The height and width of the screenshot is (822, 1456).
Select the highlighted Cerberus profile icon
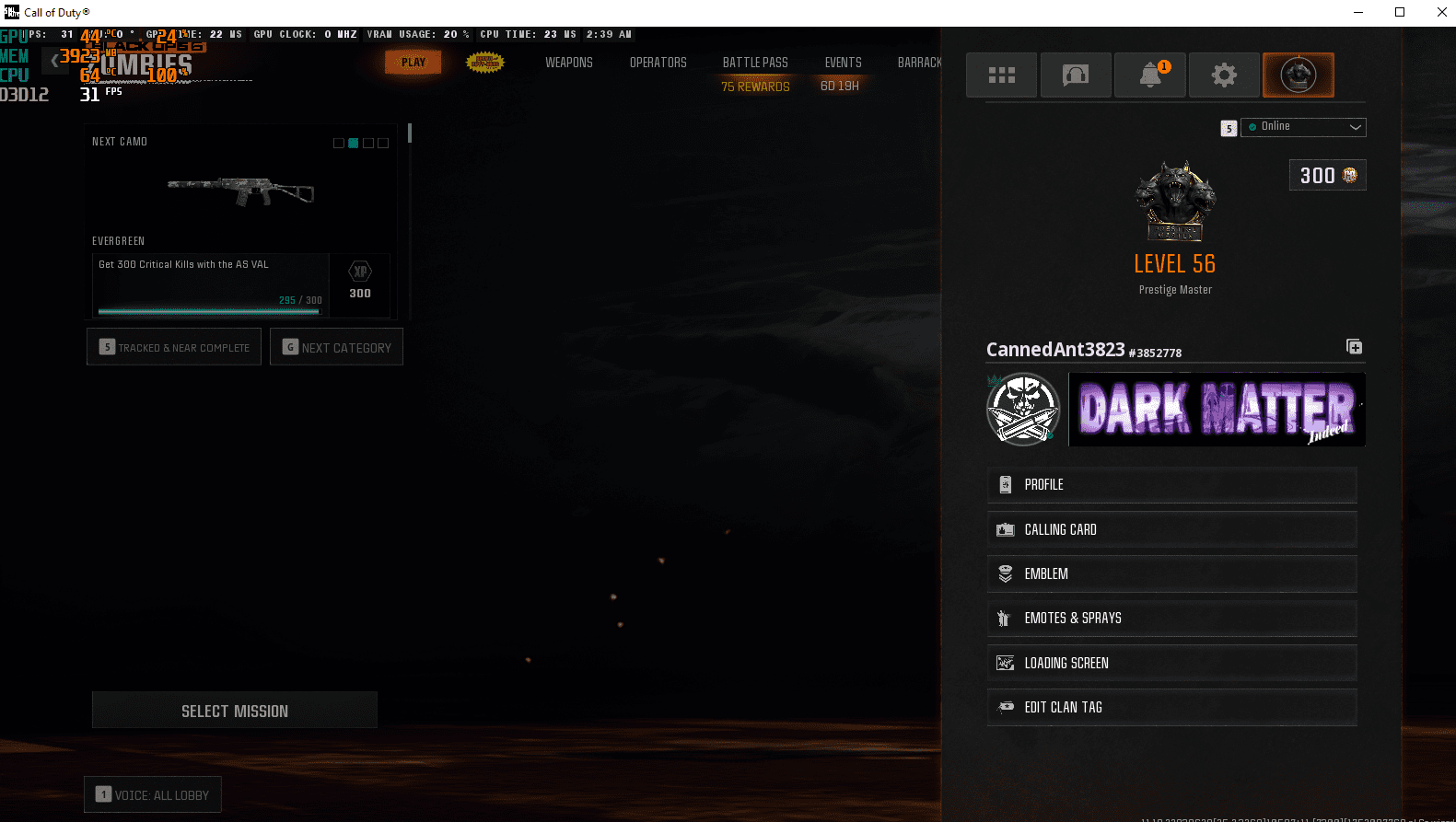pyautogui.click(x=1298, y=75)
